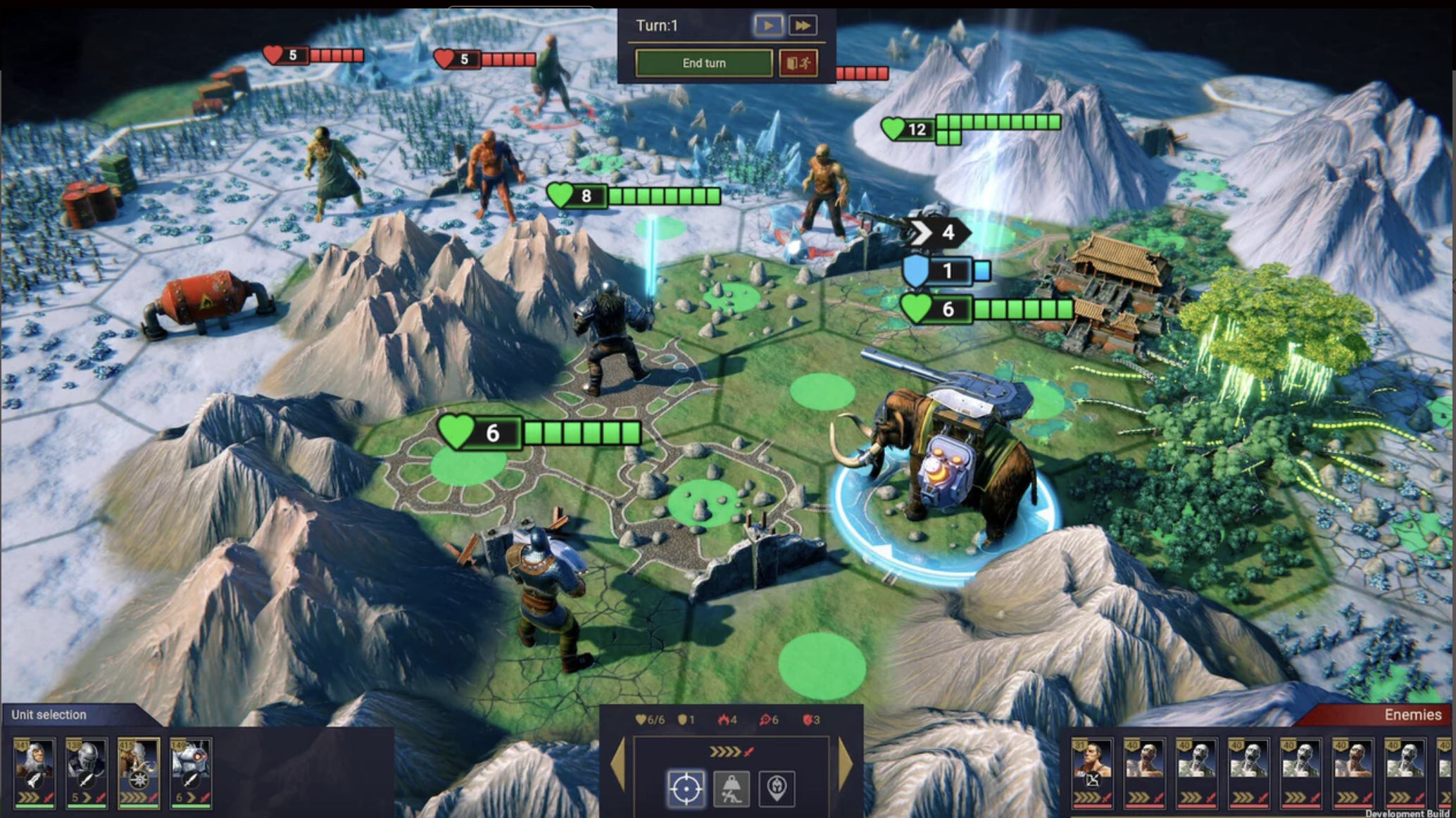The height and width of the screenshot is (818, 1456).
Task: Open the Enemies panel header
Action: (x=1415, y=715)
